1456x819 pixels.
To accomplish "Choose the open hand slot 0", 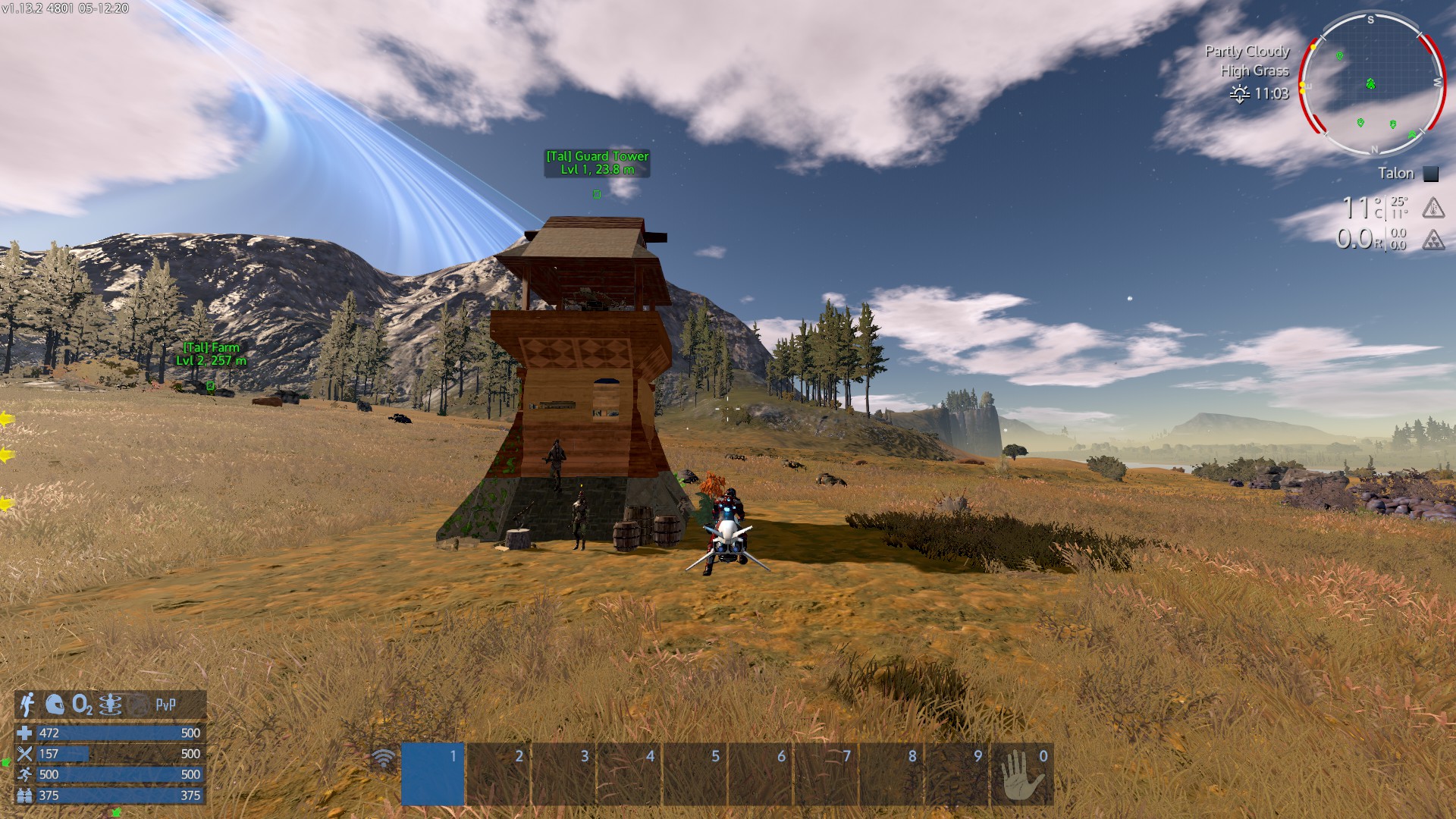I will click(1021, 773).
